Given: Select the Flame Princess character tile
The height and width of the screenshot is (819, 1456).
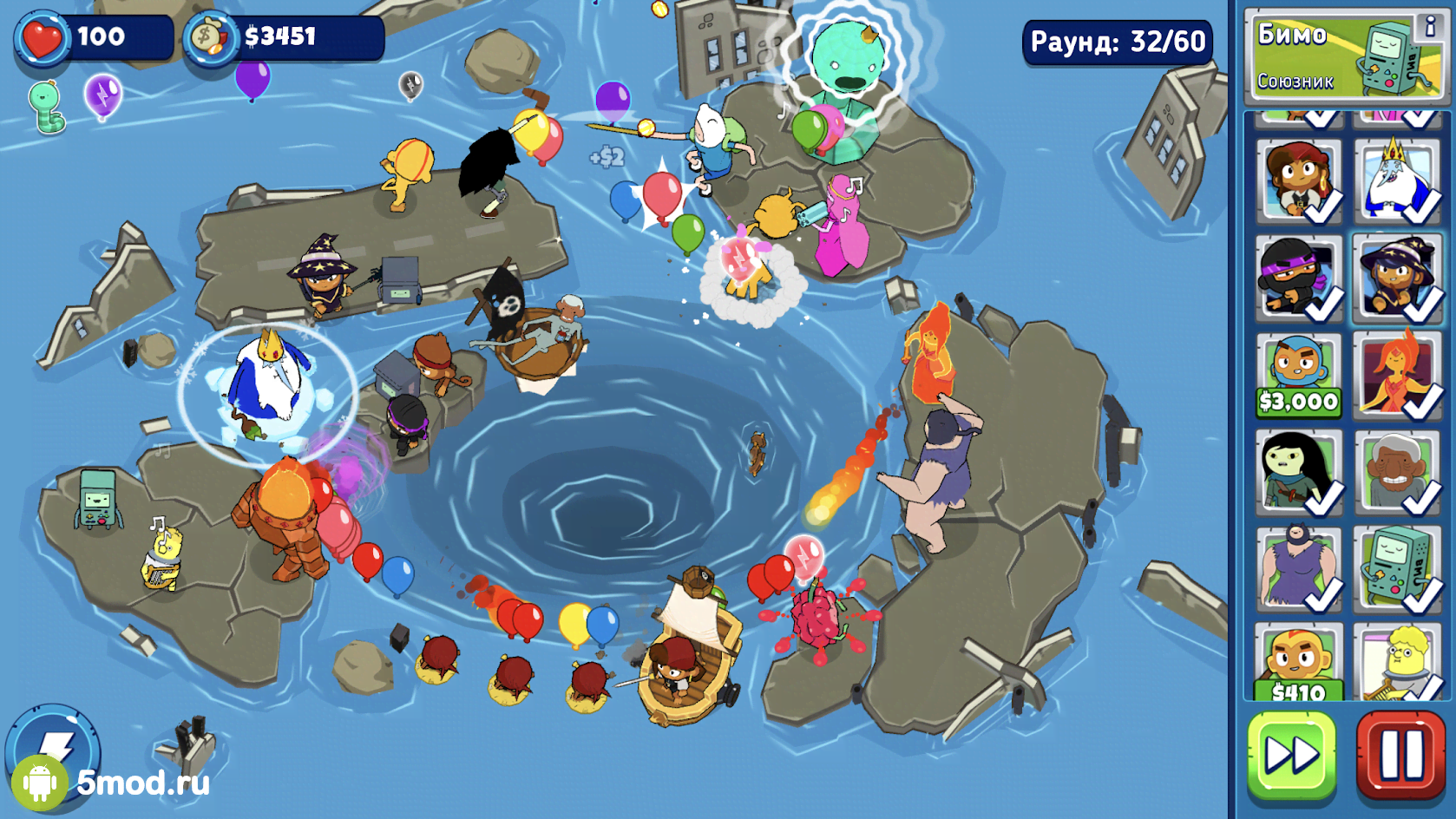Looking at the screenshot, I should (x=1398, y=375).
